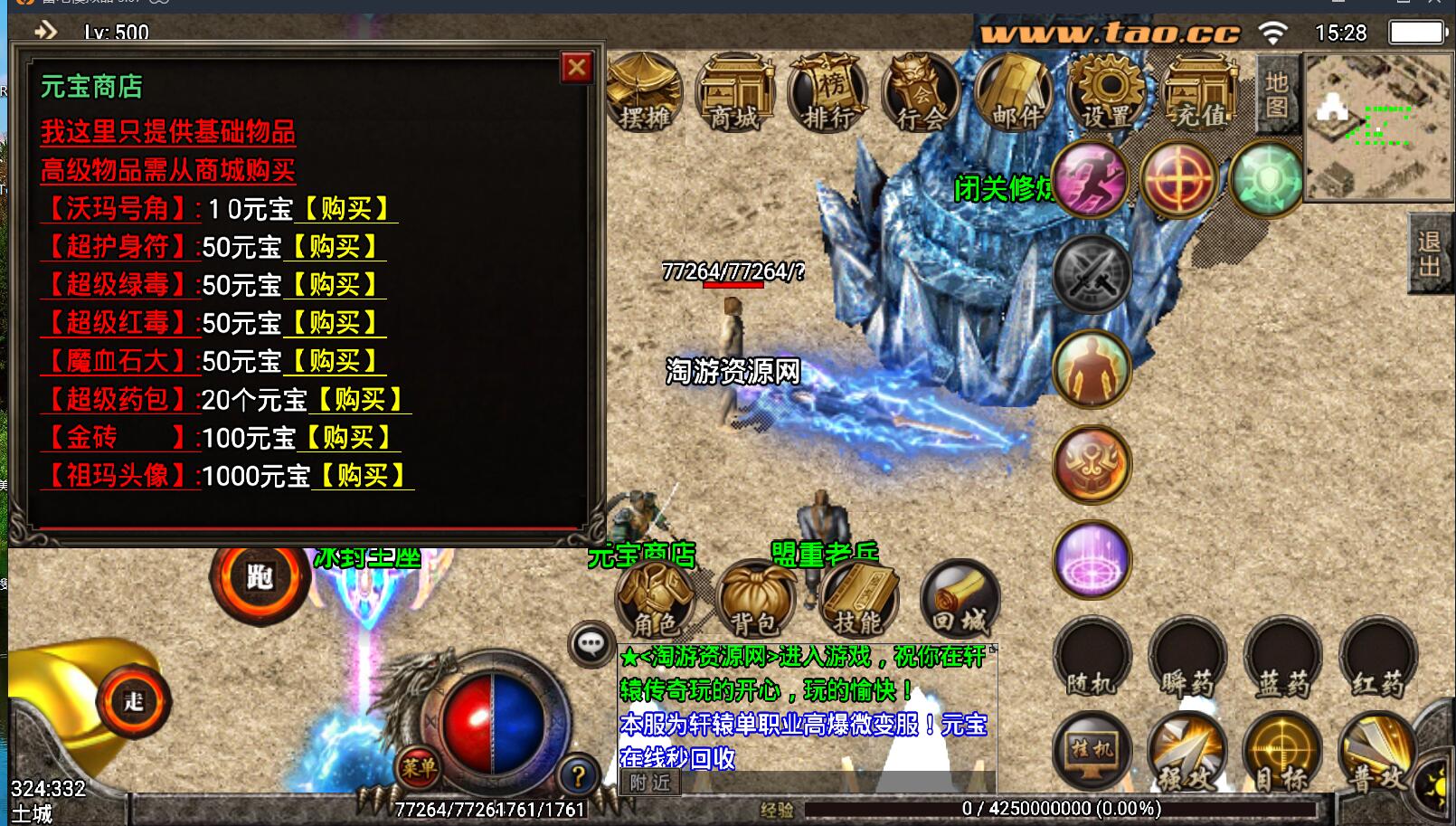The image size is (1456, 826).
Task: Buy the 沃玛号角 for 10 元宝
Action: click(x=346, y=209)
